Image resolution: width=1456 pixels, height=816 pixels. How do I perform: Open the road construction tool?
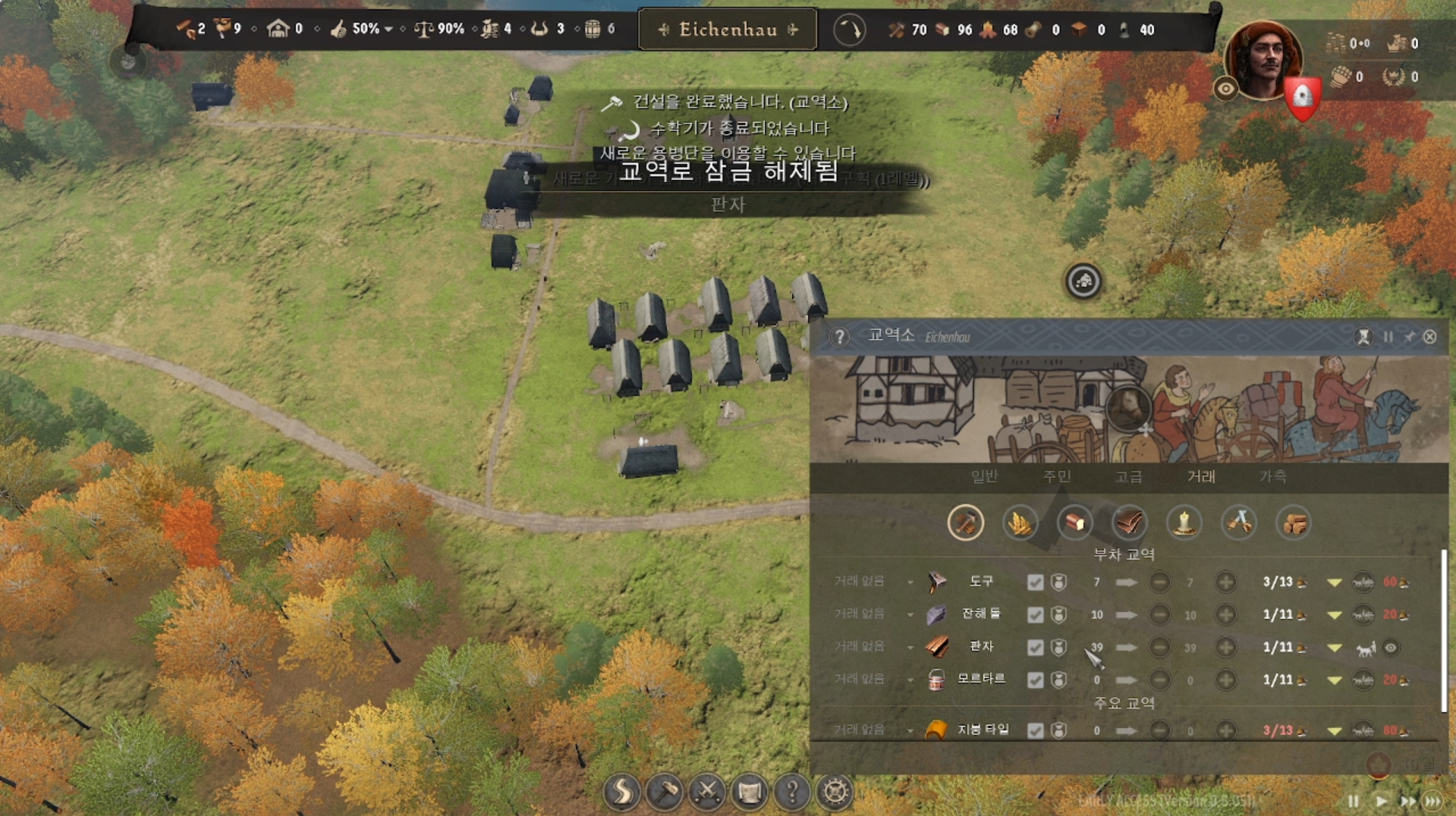point(621,792)
